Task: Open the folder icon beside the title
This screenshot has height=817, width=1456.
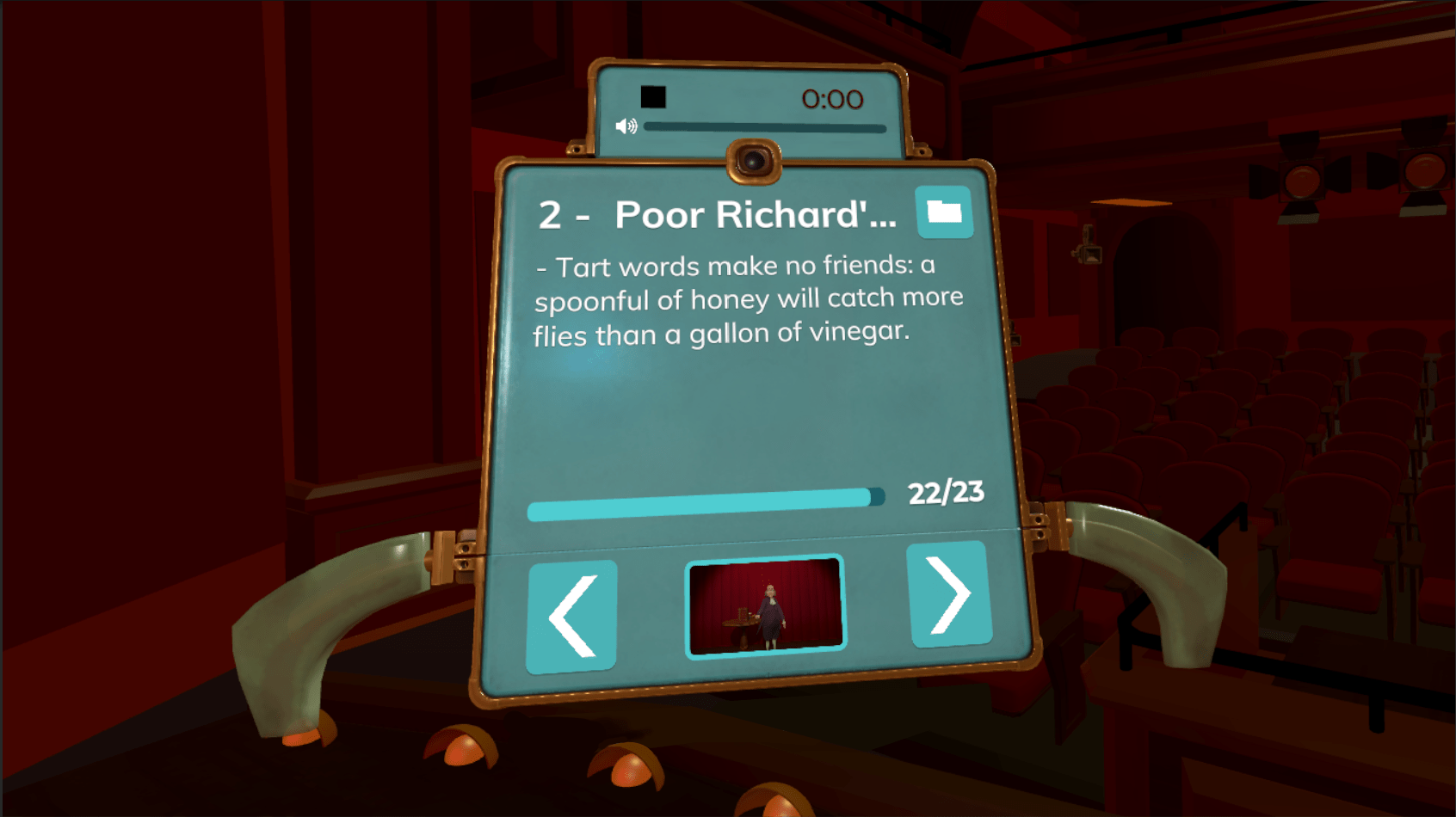Action: 944,212
